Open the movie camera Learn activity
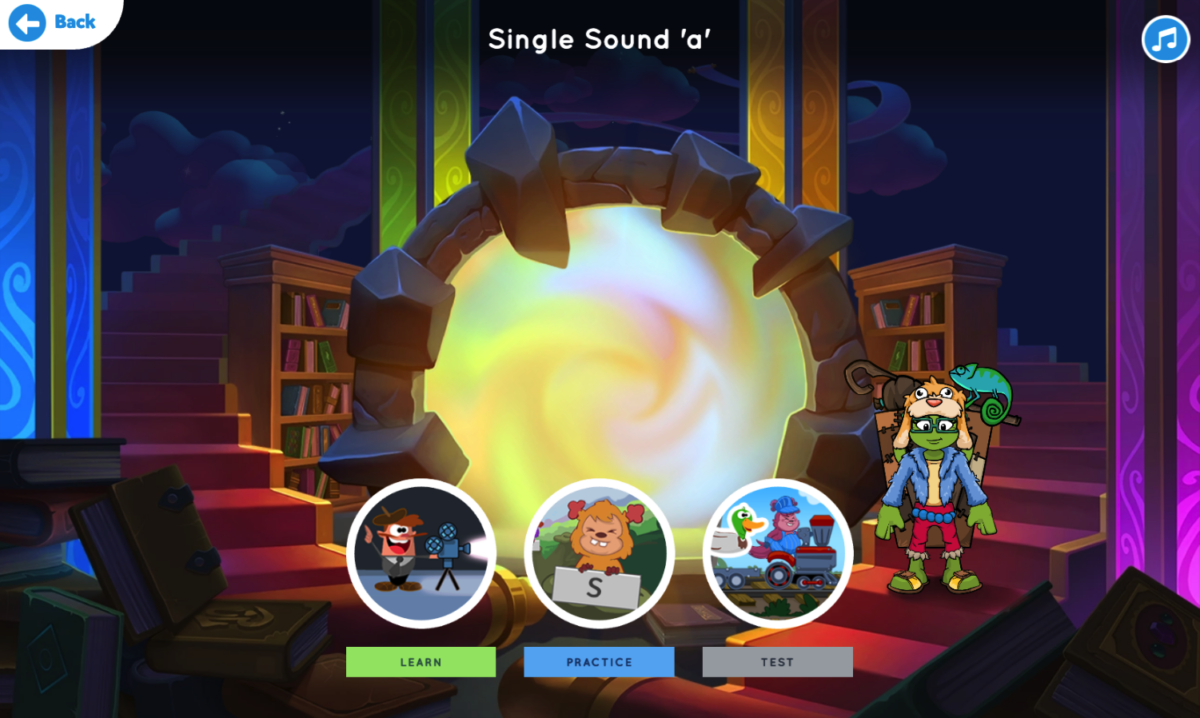1200x718 pixels. tap(421, 553)
